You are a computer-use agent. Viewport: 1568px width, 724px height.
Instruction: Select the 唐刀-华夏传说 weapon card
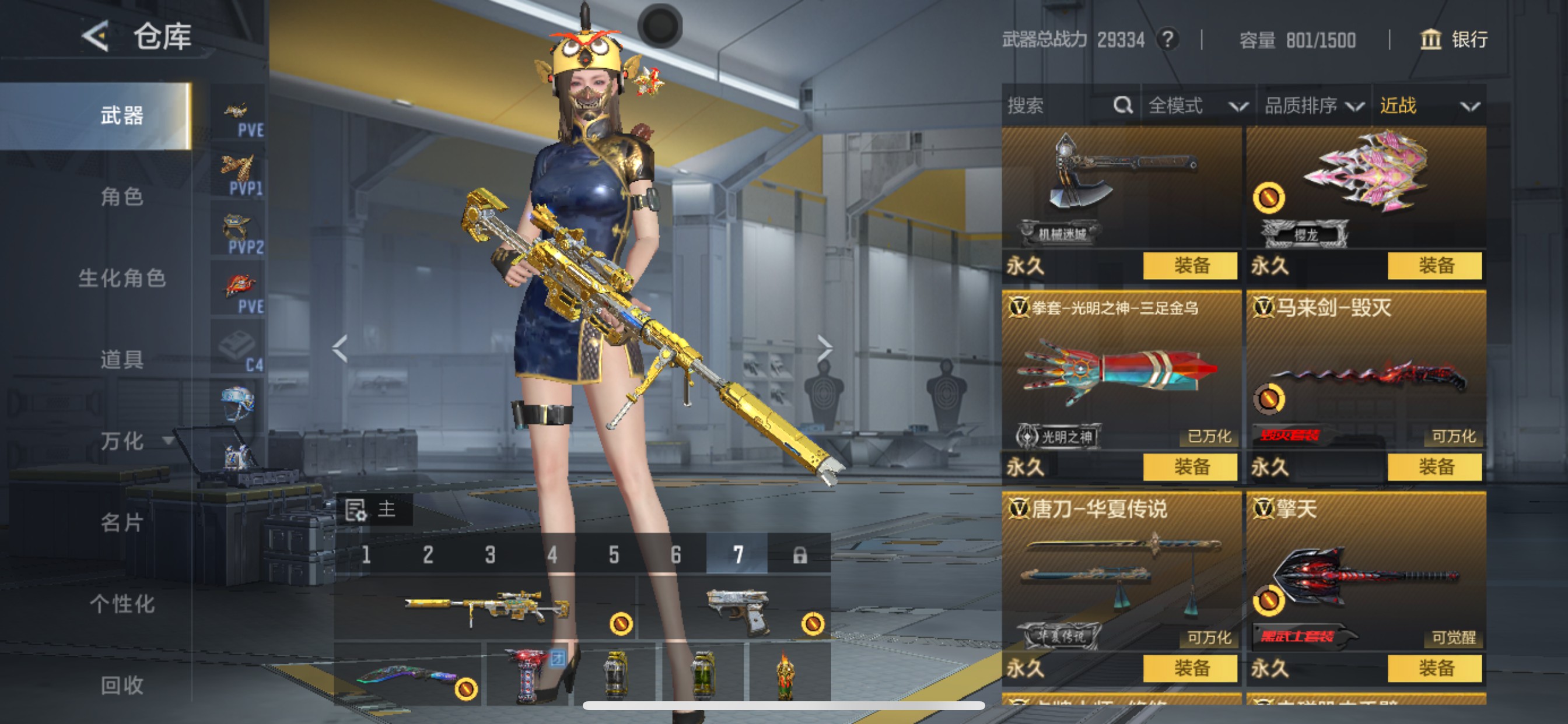[1121, 575]
